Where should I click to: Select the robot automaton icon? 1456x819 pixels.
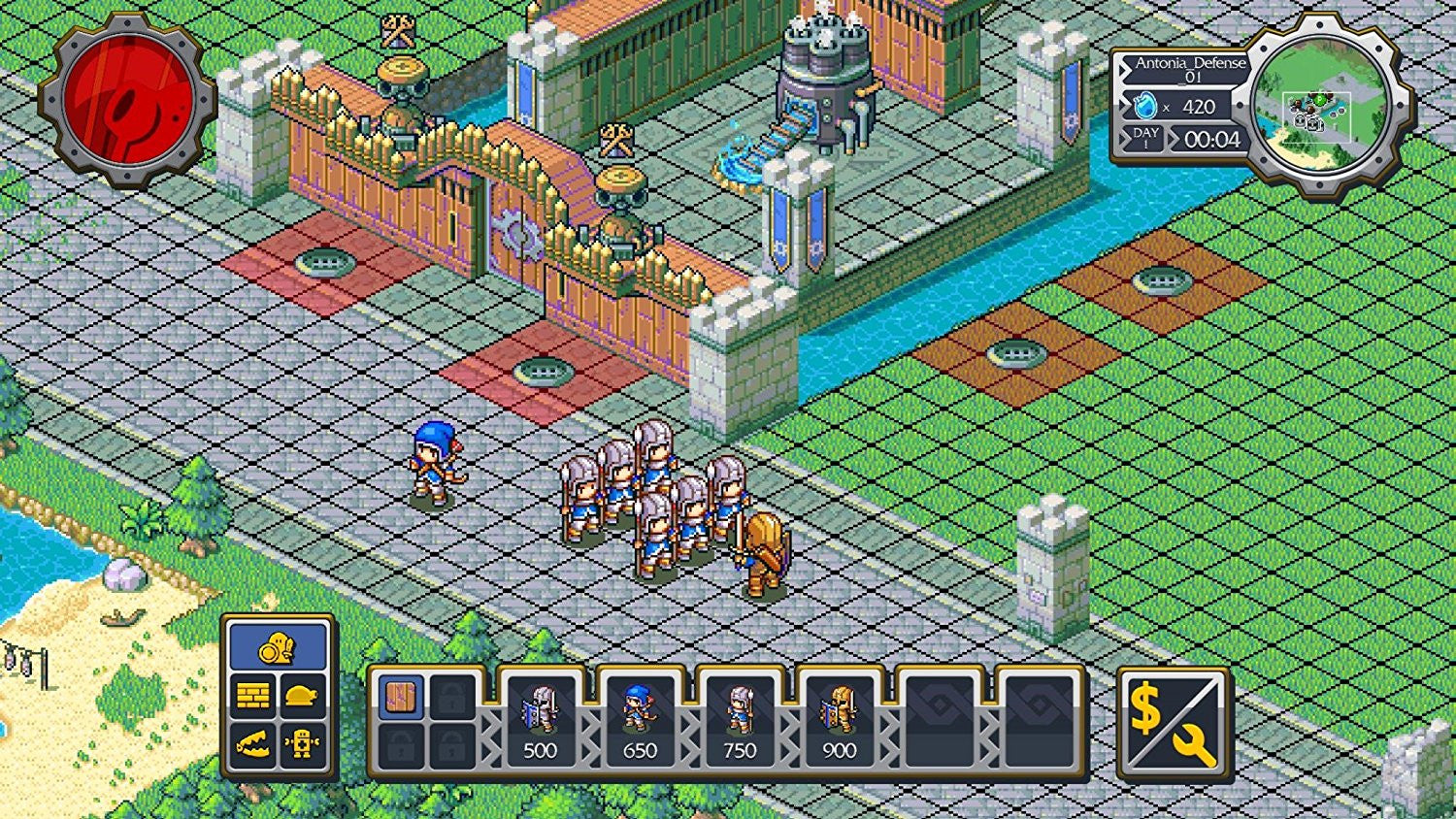(x=304, y=742)
